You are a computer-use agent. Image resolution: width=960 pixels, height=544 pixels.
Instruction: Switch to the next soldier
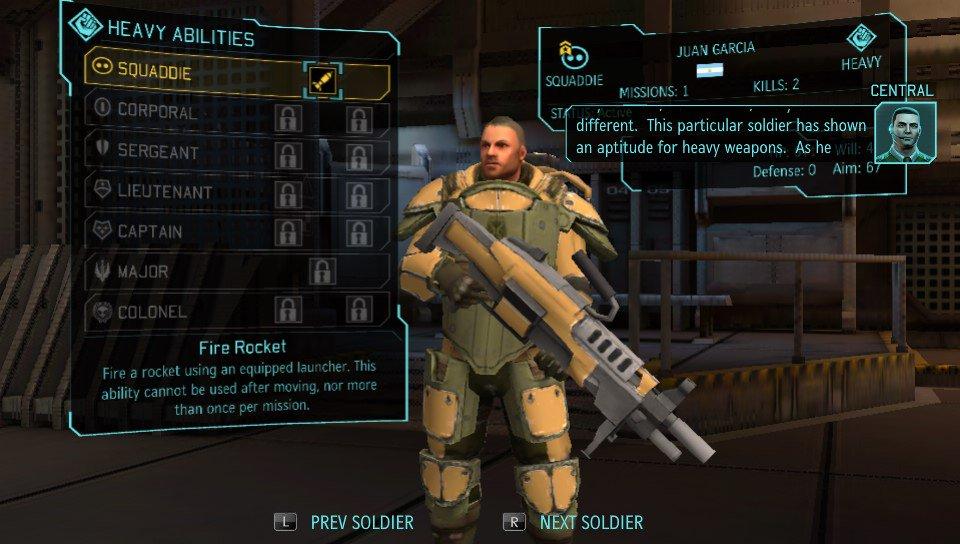pyautogui.click(x=575, y=522)
